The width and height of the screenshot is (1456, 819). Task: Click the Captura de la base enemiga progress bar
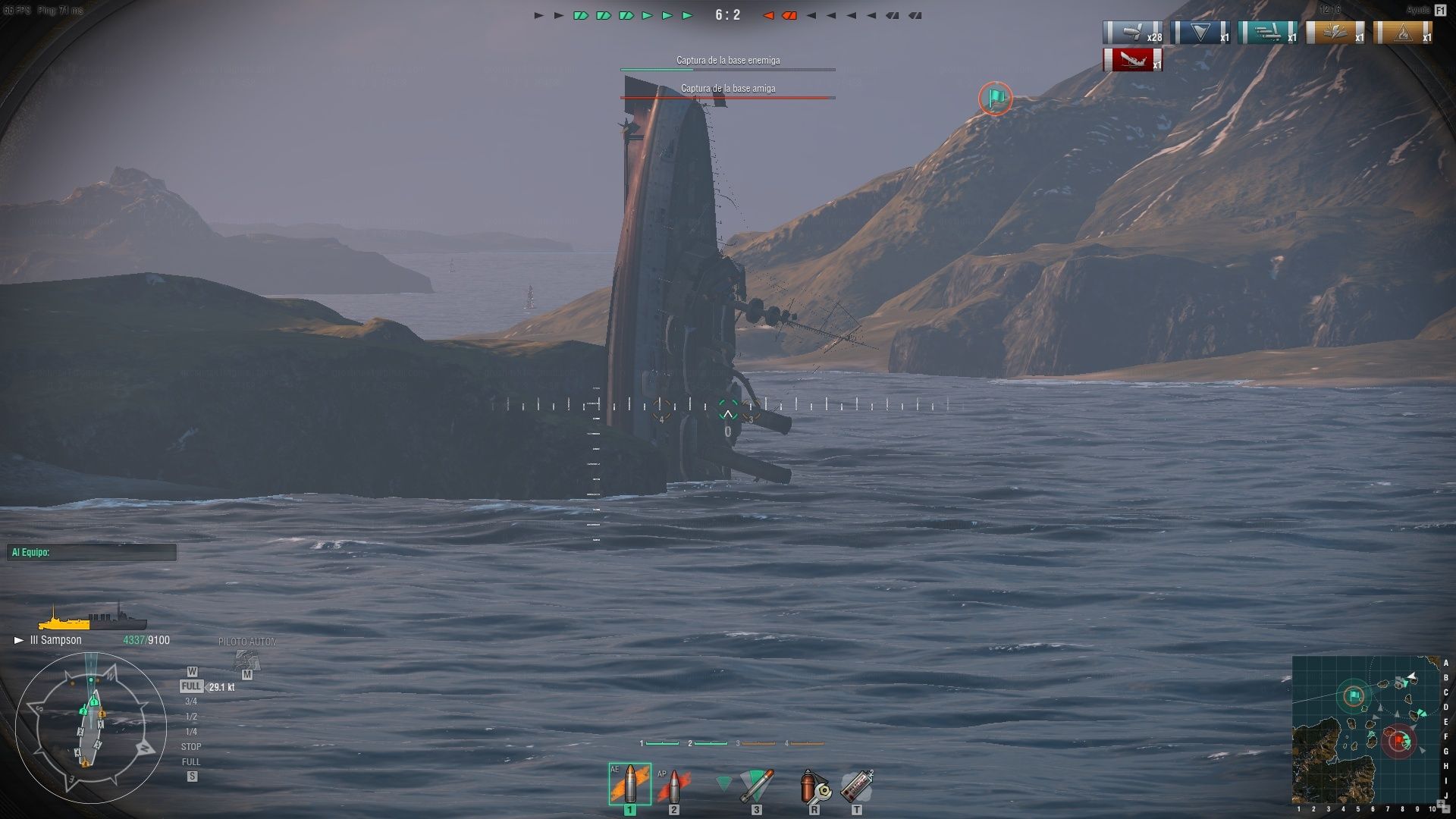[x=727, y=70]
